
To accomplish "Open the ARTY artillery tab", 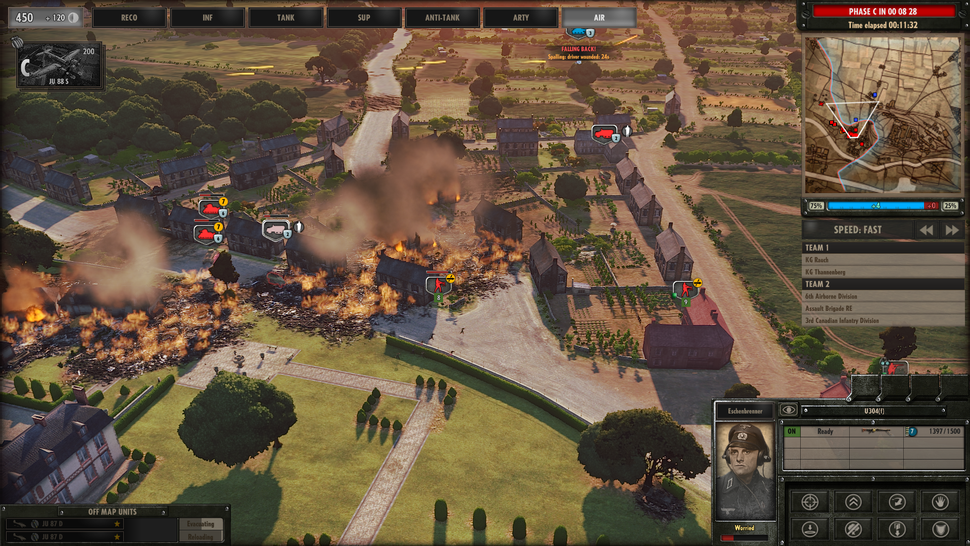I will tap(520, 17).
